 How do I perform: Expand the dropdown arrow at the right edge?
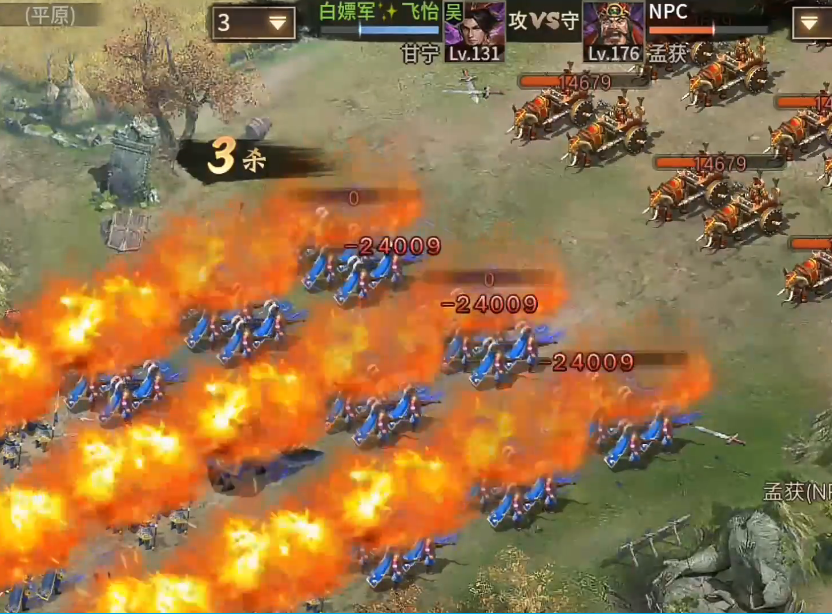pyautogui.click(x=810, y=23)
